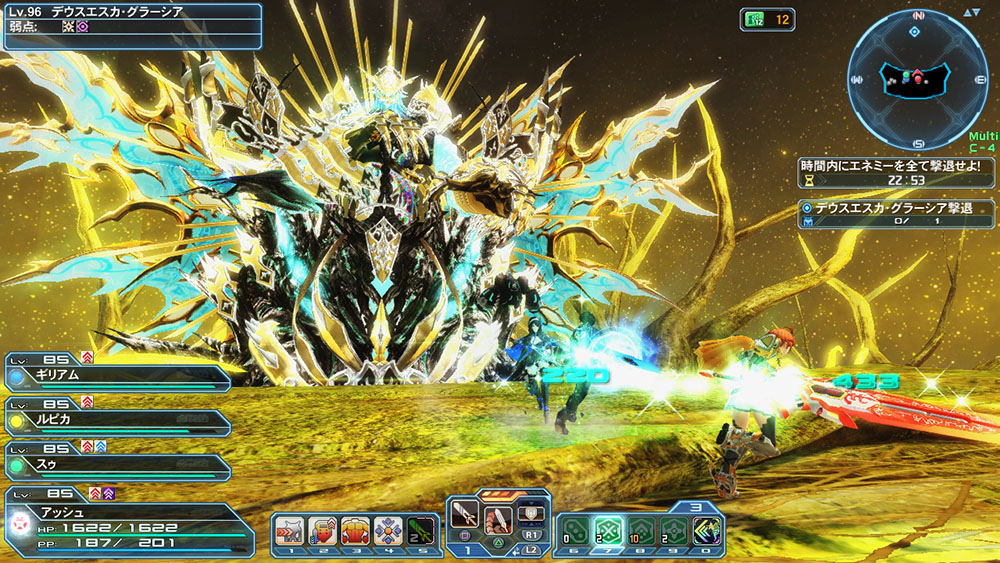Viewport: 1000px width, 563px height.
Task: Toggle the minimap's small arrow controls
Action: (x=972, y=13)
